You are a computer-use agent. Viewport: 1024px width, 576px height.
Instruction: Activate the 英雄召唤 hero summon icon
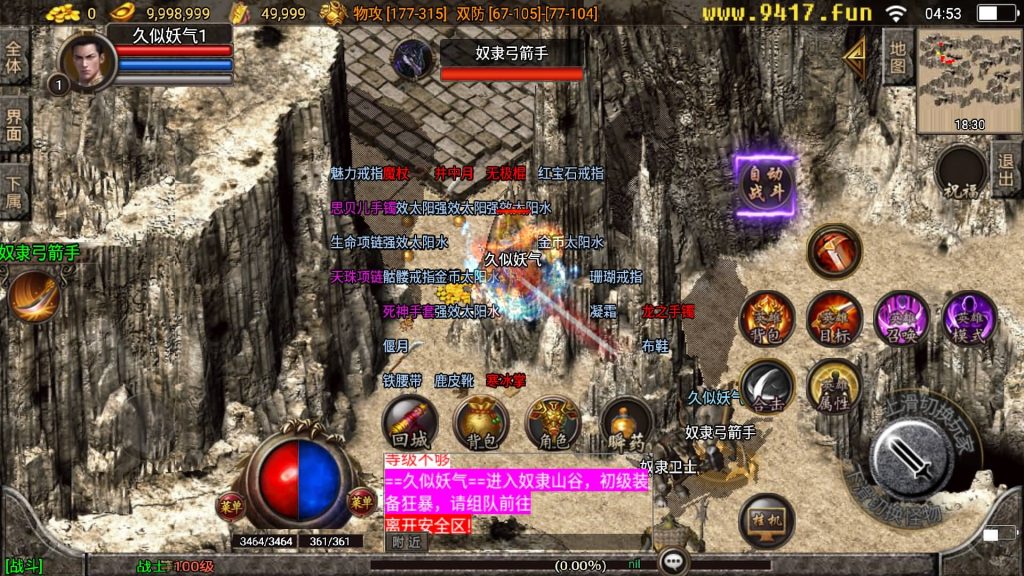(901, 318)
